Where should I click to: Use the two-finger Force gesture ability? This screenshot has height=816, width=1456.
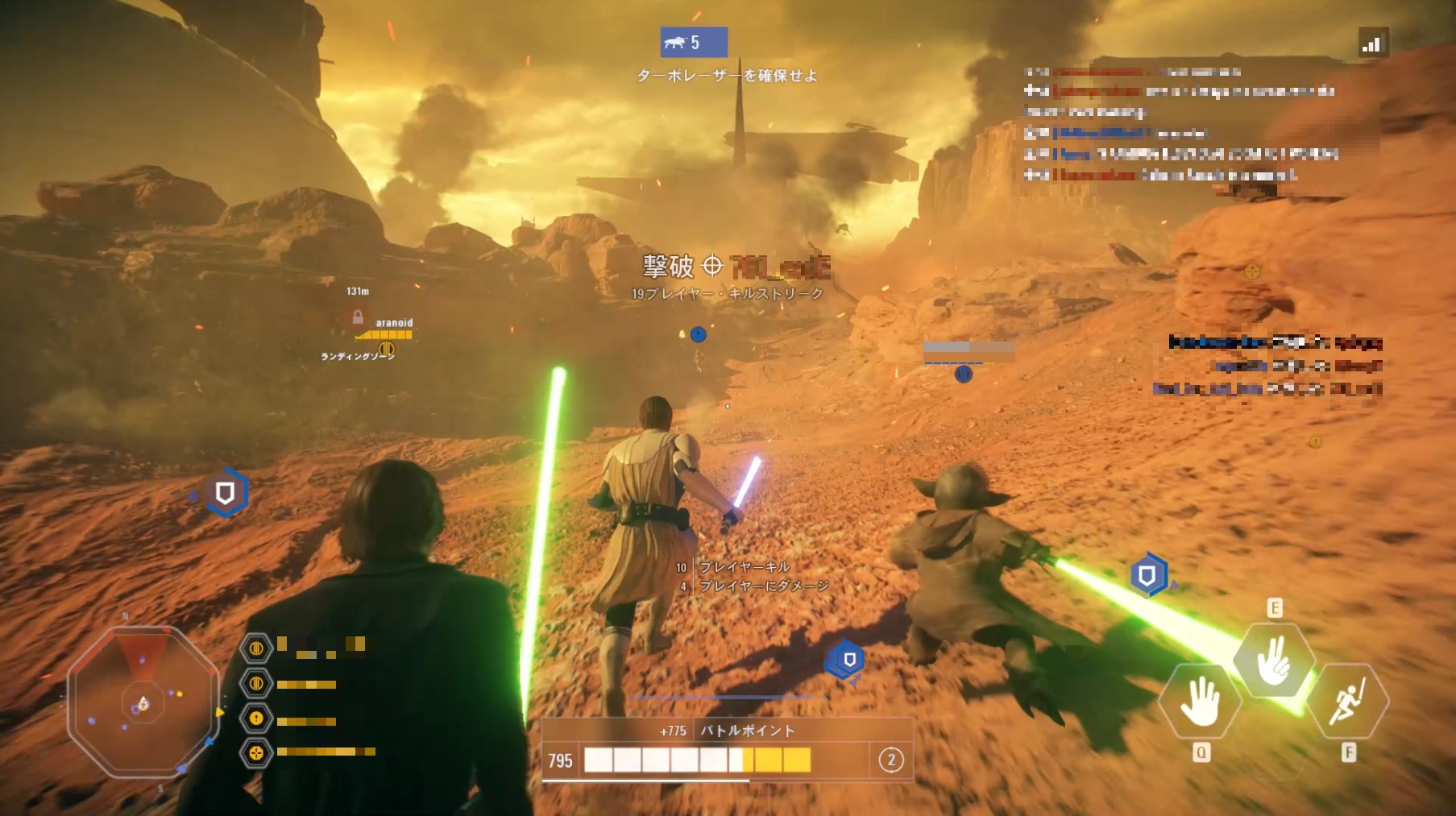coord(1274,661)
